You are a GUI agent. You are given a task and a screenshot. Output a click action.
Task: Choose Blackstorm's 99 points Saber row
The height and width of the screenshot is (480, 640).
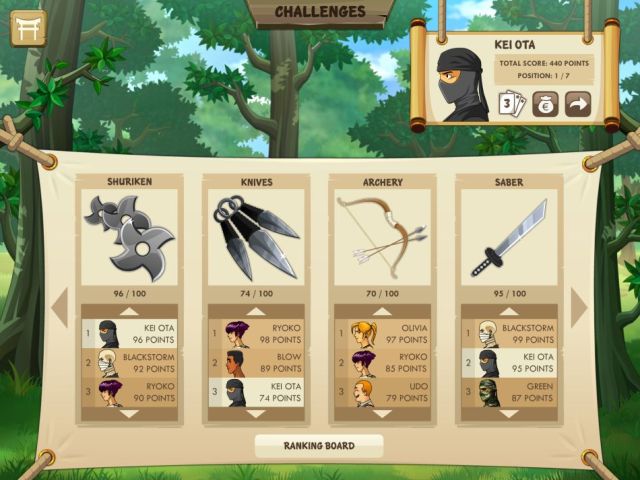click(x=508, y=333)
